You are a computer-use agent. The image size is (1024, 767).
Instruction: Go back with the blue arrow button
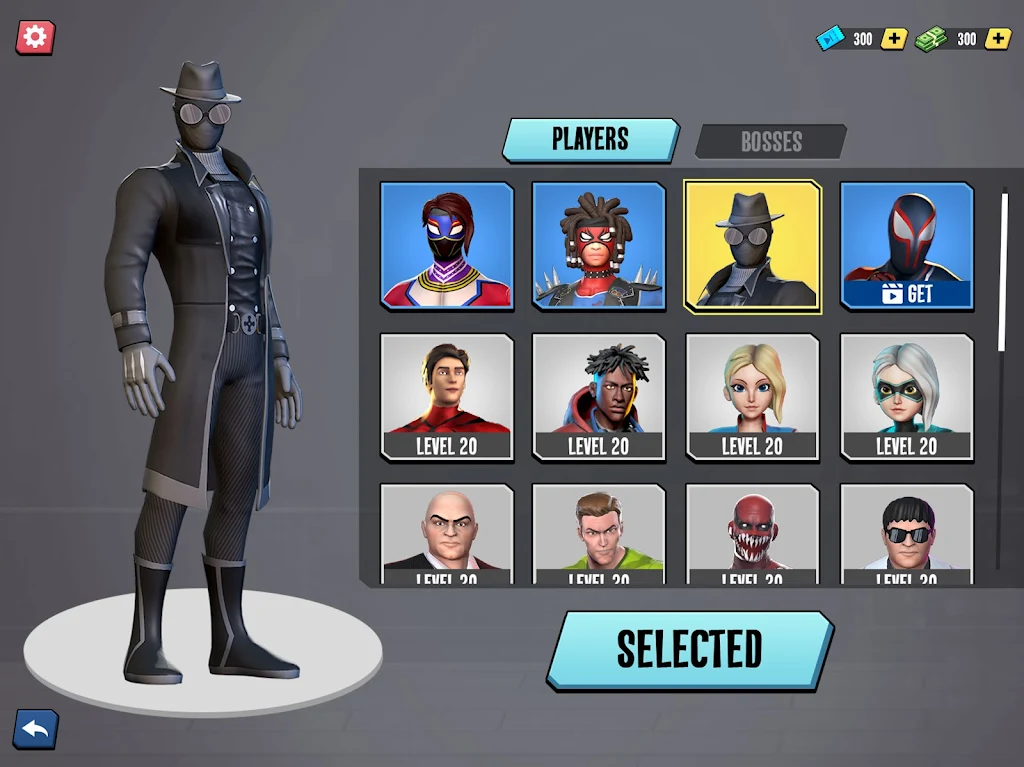pyautogui.click(x=35, y=730)
